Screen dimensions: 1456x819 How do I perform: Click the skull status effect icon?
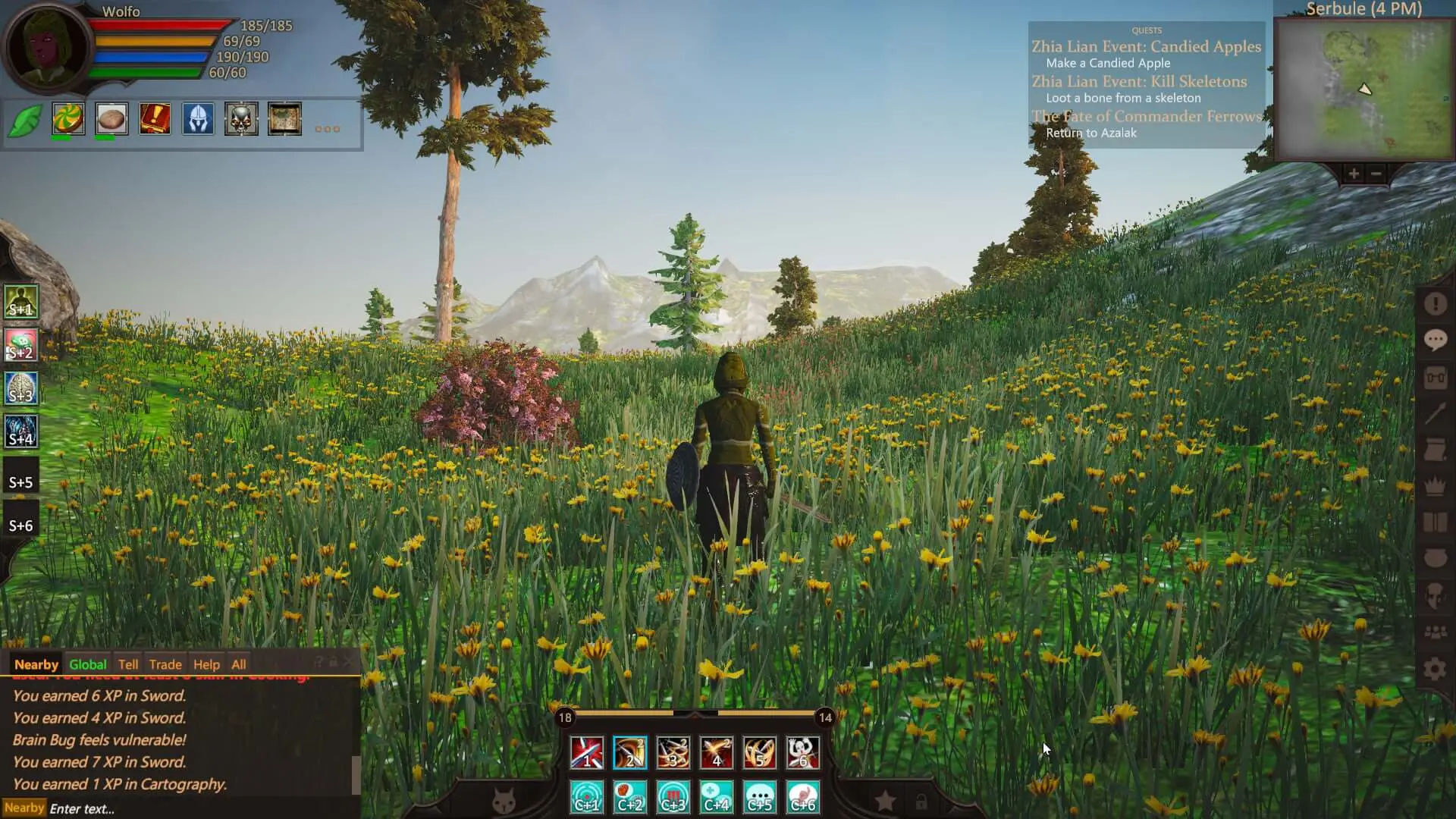click(241, 119)
